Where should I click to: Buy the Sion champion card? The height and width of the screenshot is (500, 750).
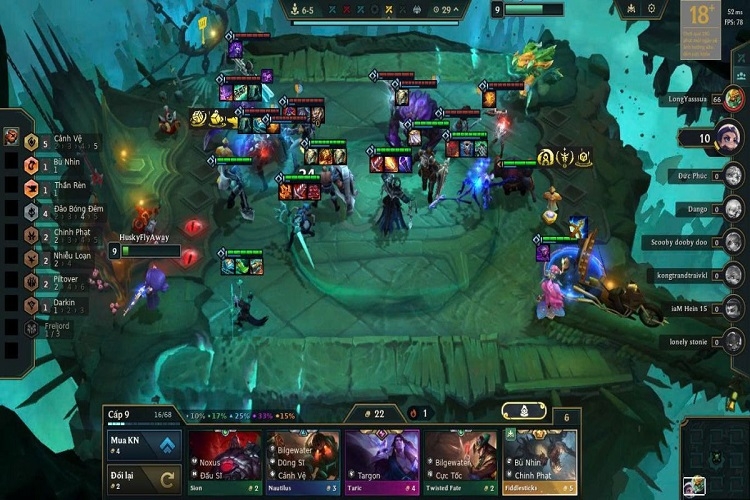(225, 463)
